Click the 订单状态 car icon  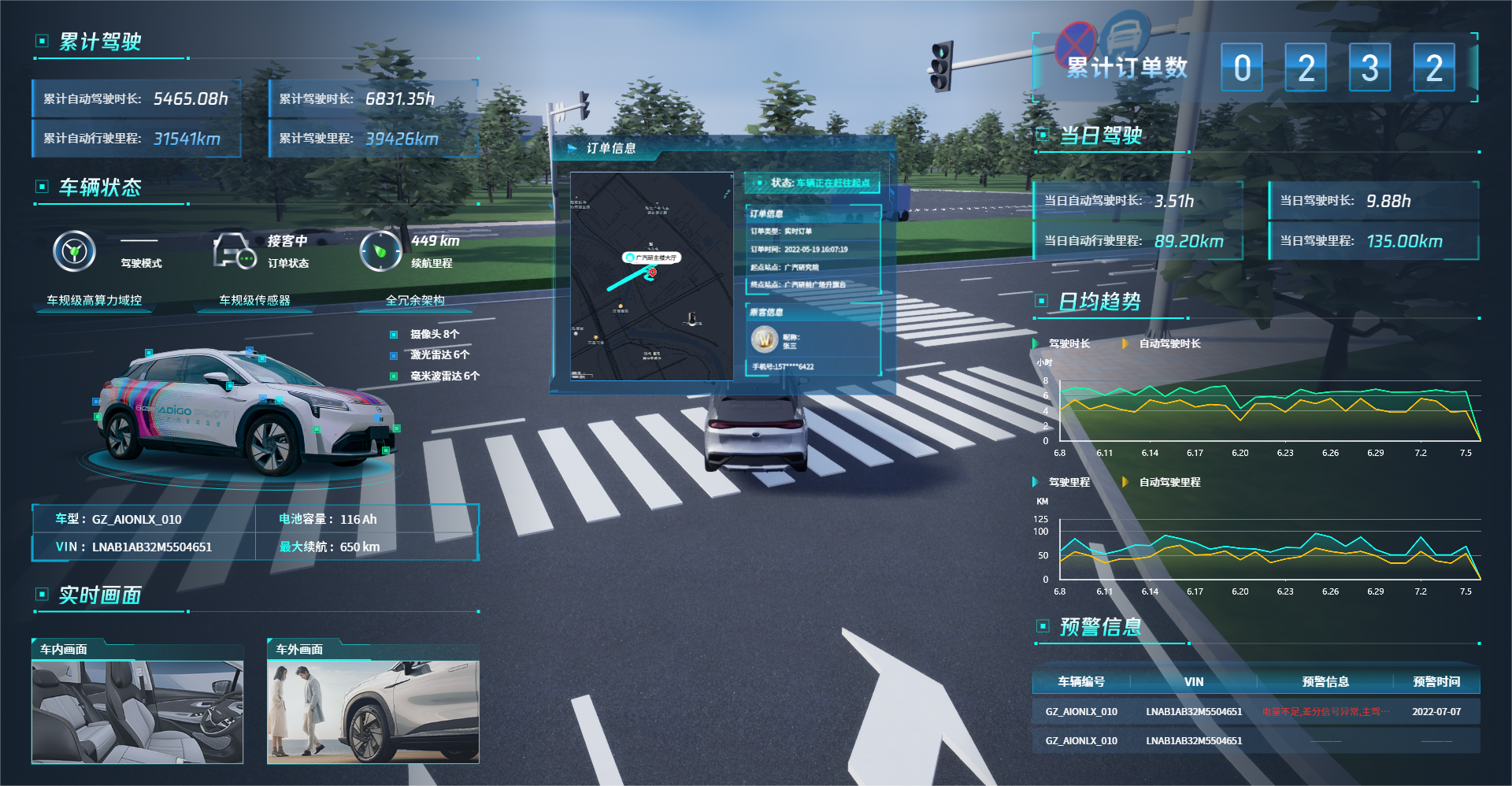point(234,252)
